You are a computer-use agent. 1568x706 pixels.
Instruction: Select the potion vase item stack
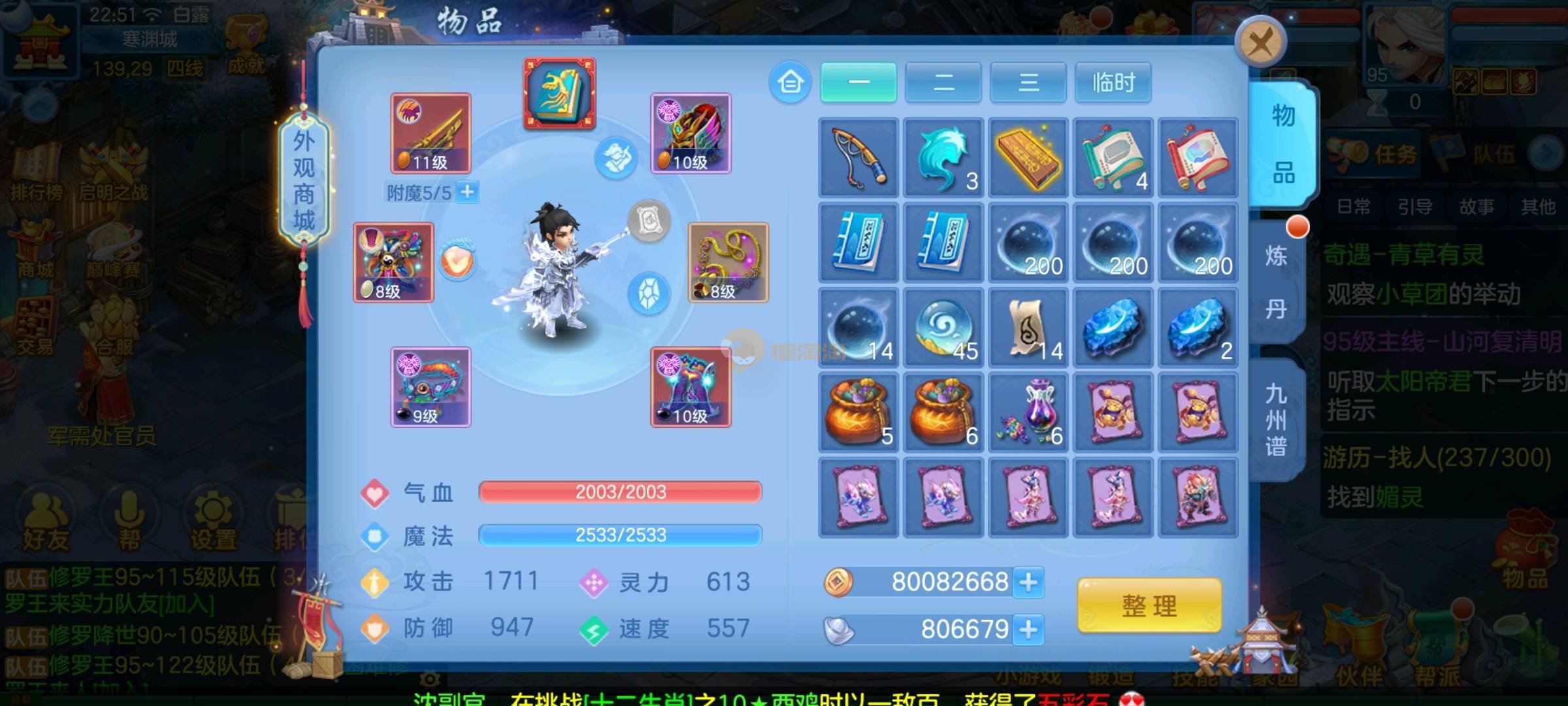tap(1028, 412)
